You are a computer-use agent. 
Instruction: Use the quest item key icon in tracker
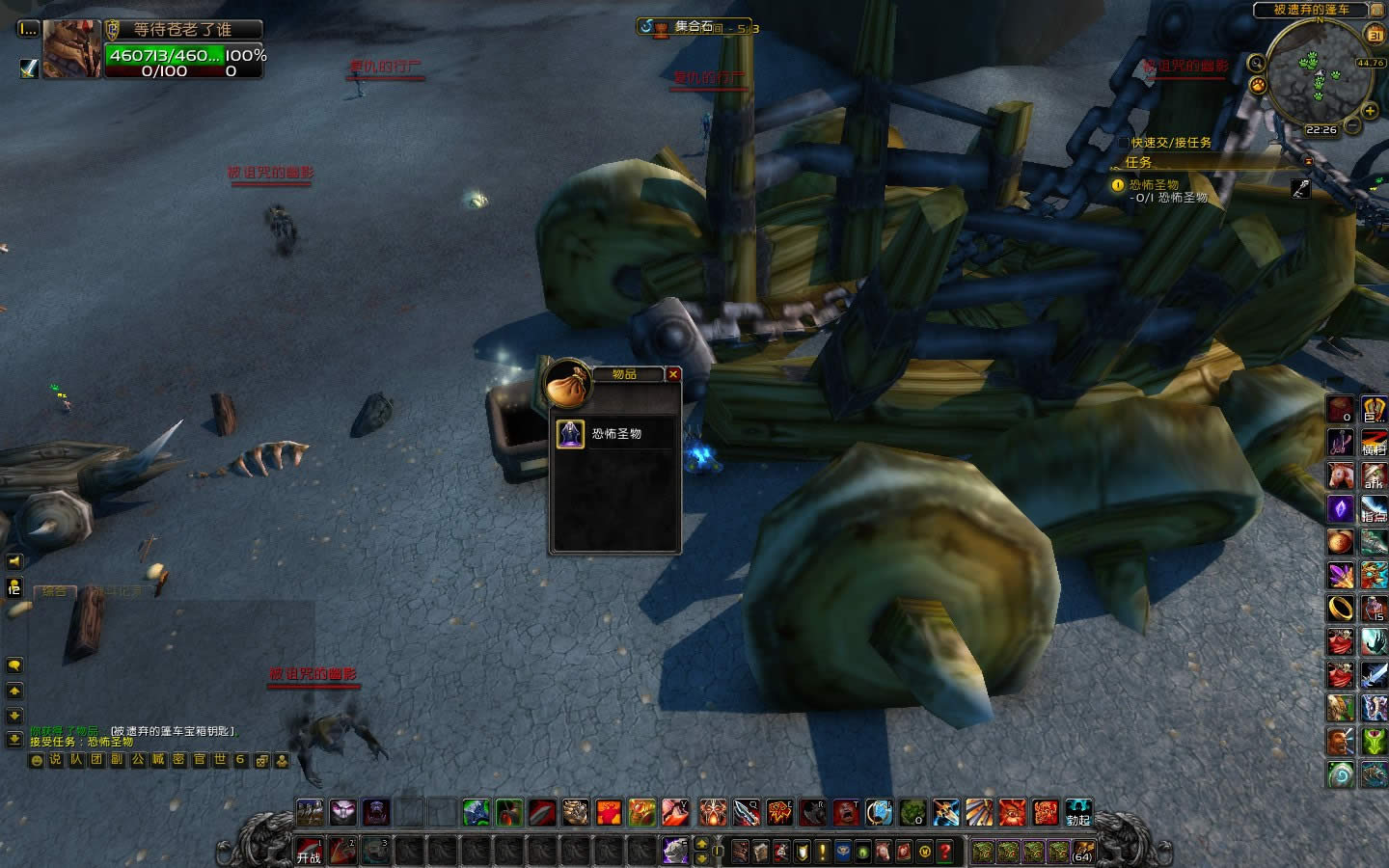(x=1300, y=189)
